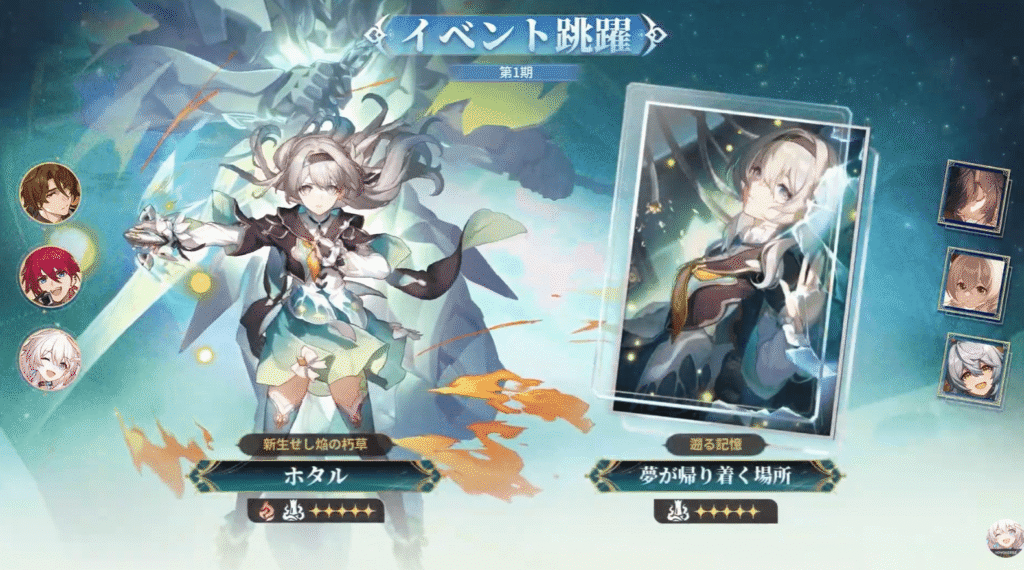Open the 夢が帰り着く場所 name banner
This screenshot has width=1024, height=570.
714,476
